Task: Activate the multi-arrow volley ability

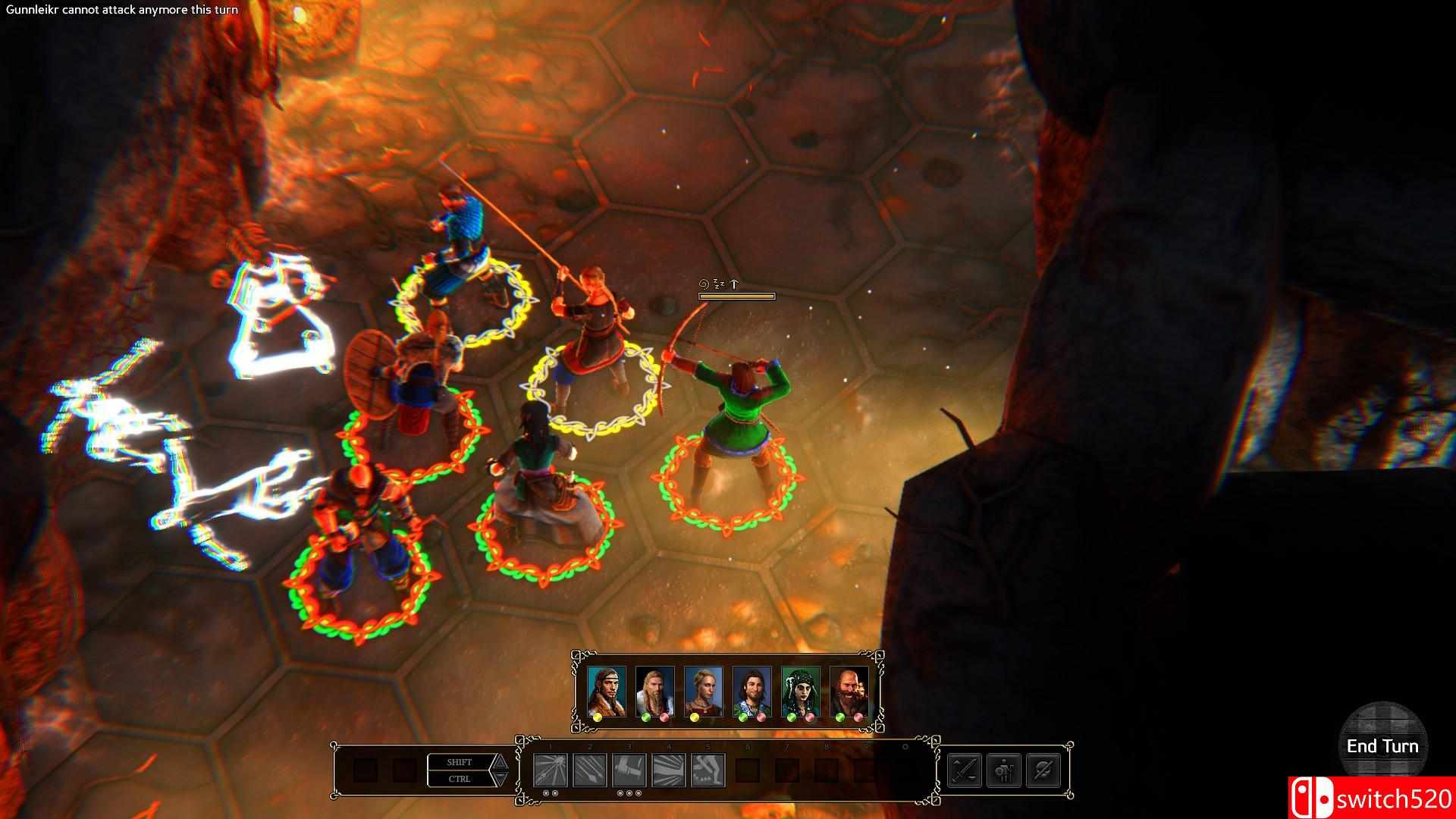Action: click(x=550, y=770)
